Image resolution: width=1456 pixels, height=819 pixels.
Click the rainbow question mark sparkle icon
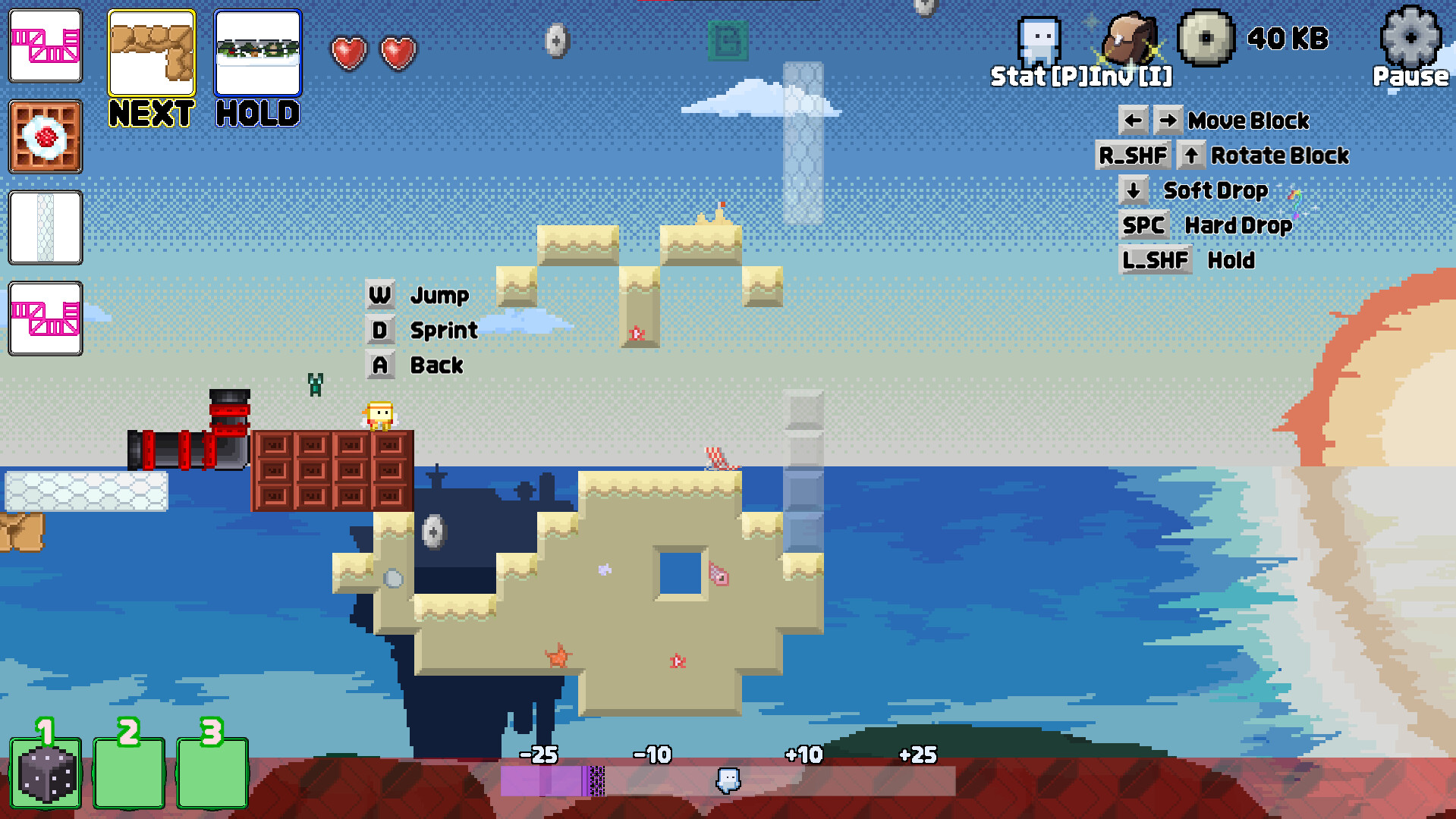tap(1297, 201)
